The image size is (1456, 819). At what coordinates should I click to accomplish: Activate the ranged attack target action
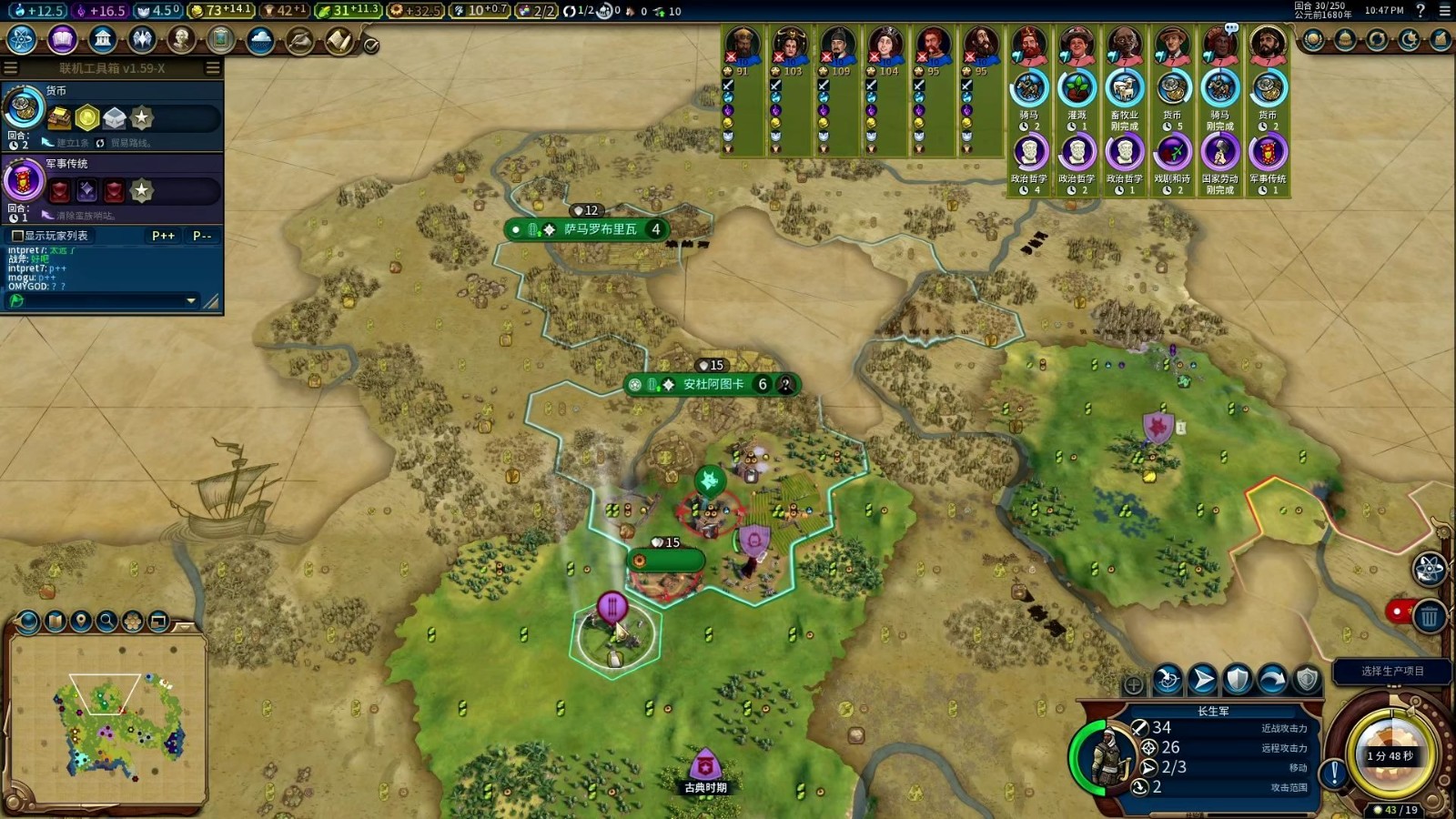(1168, 679)
